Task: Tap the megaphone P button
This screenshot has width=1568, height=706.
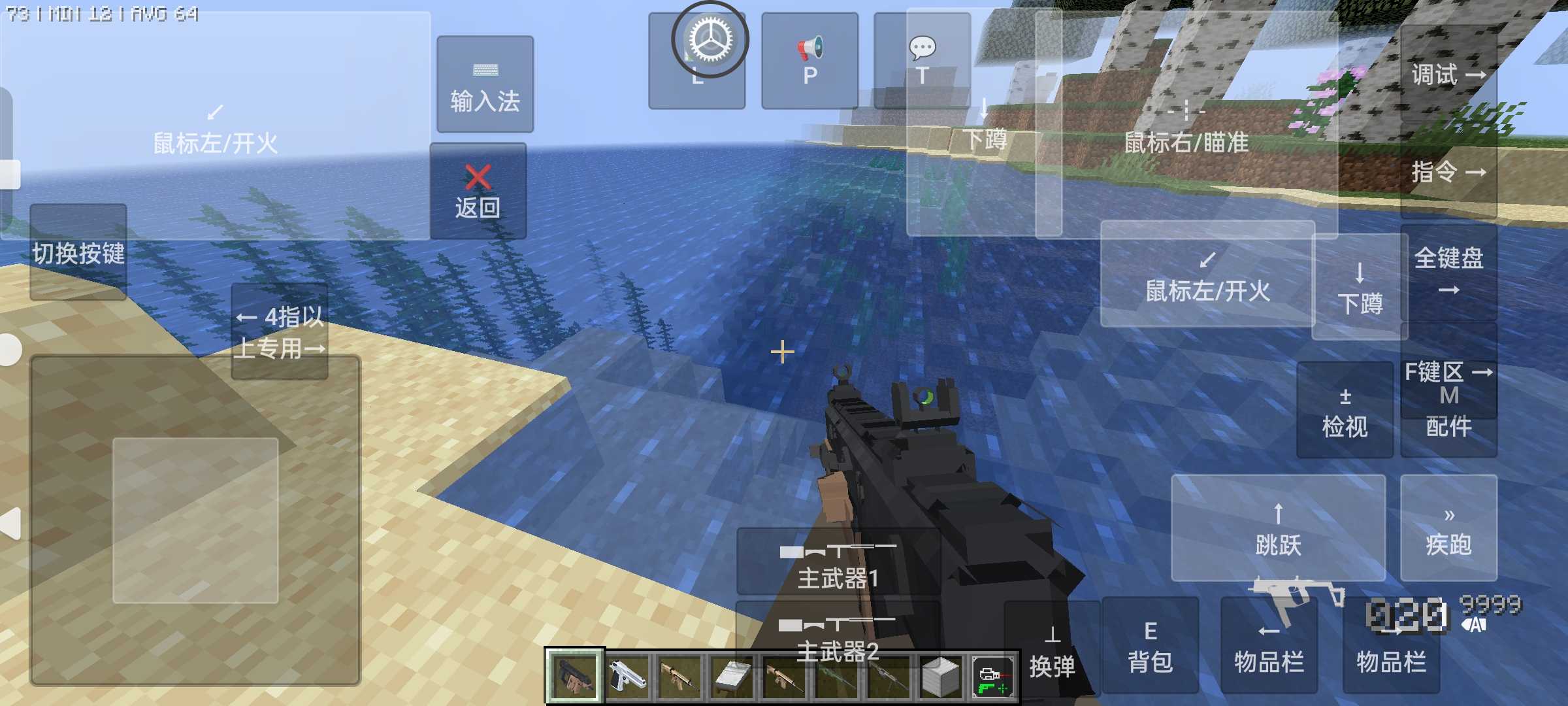Action: click(x=809, y=60)
